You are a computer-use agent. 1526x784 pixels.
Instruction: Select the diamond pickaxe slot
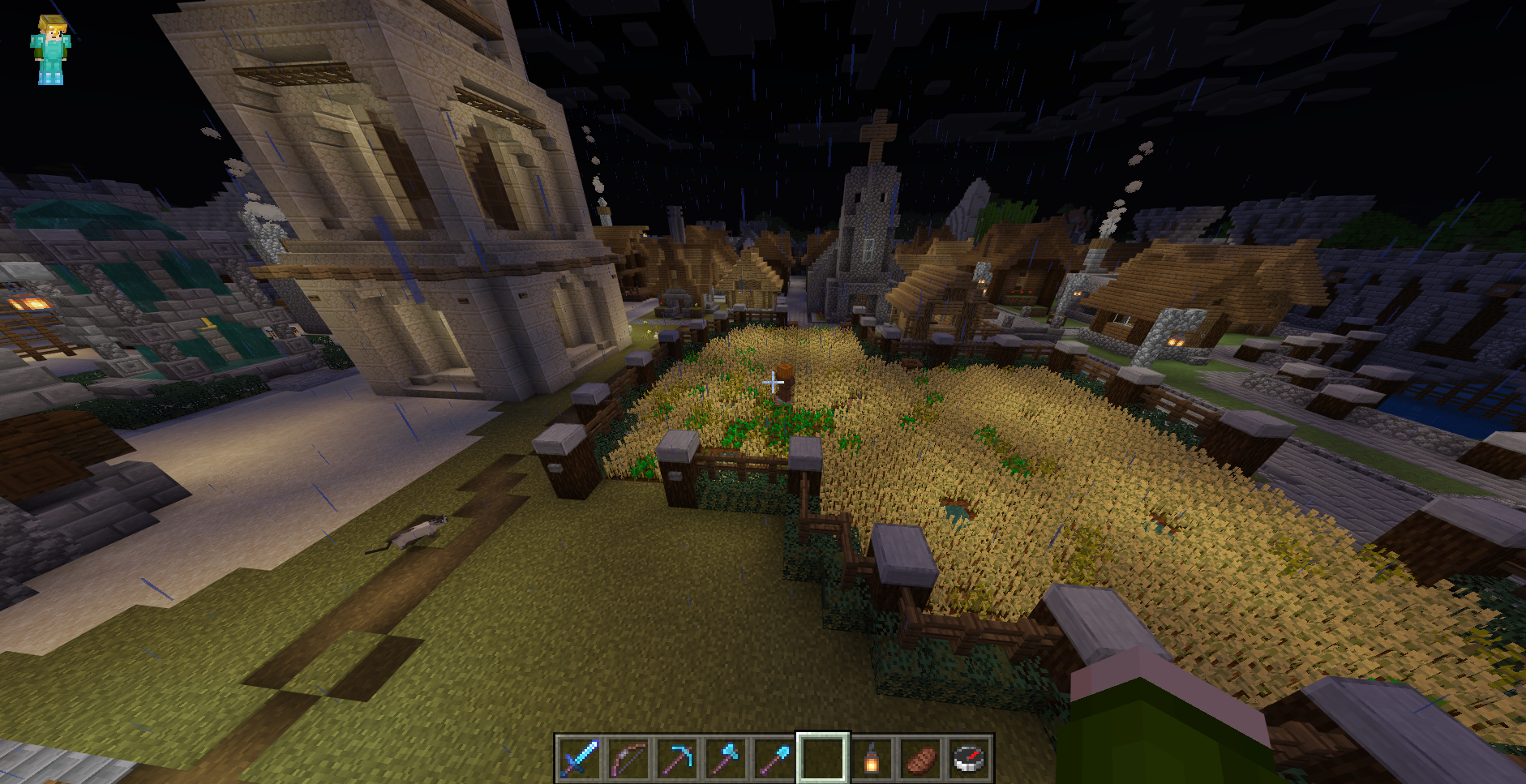677,759
